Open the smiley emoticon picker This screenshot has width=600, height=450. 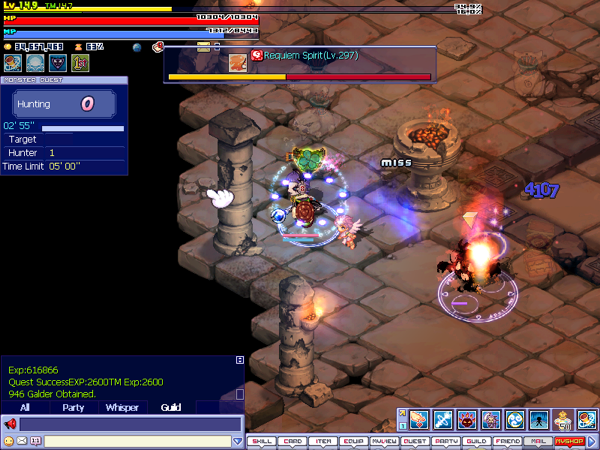tap(9, 441)
